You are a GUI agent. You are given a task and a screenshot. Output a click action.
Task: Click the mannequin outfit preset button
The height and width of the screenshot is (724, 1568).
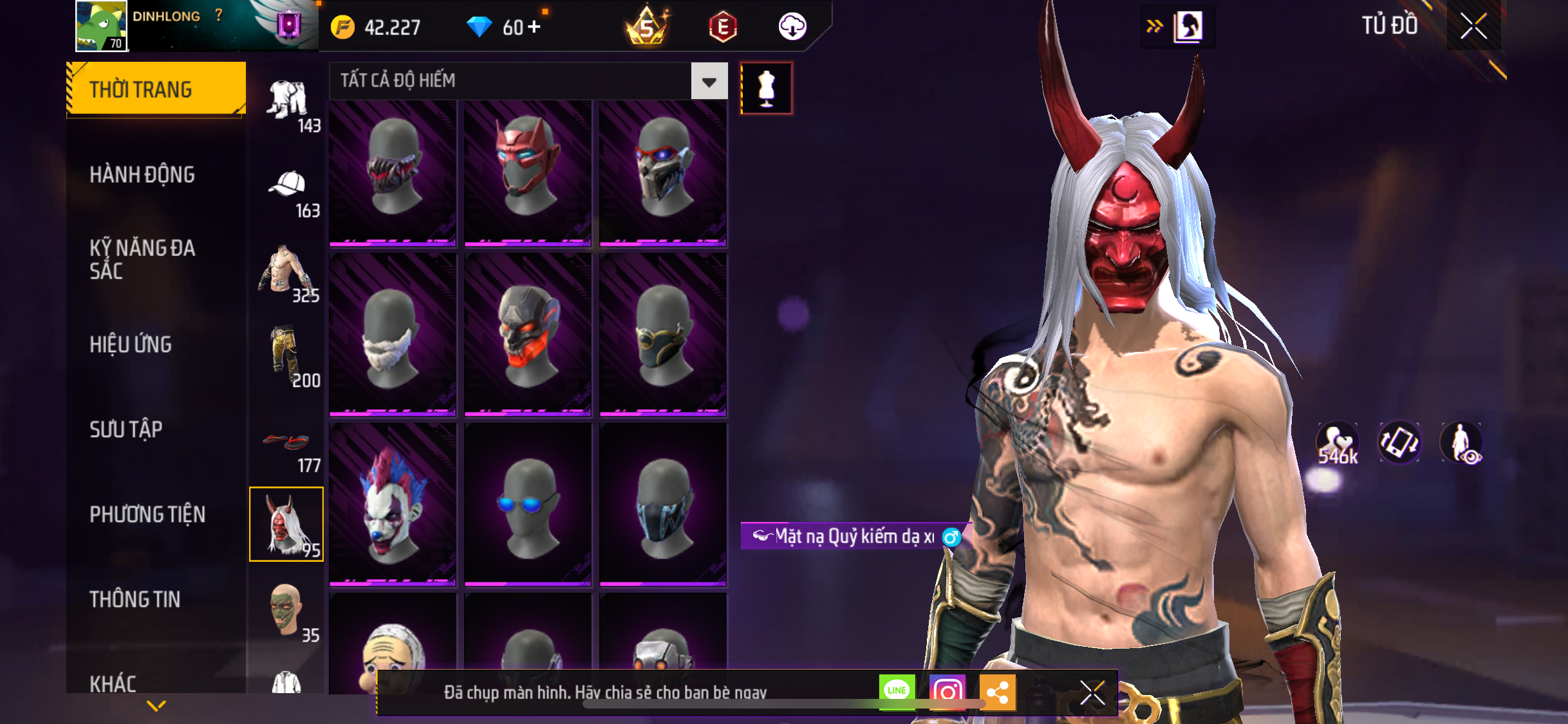[766, 89]
